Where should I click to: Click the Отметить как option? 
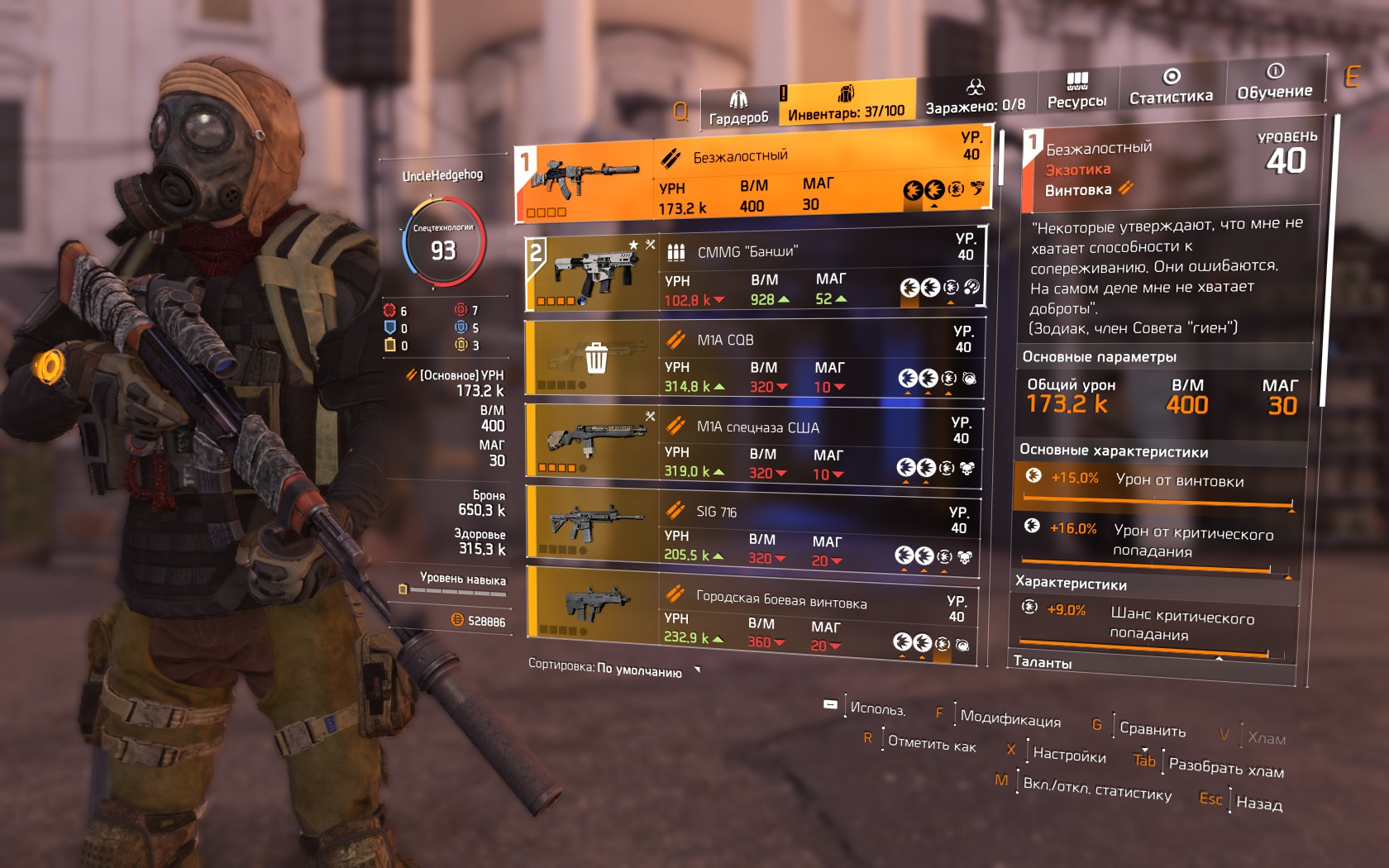pos(931,744)
